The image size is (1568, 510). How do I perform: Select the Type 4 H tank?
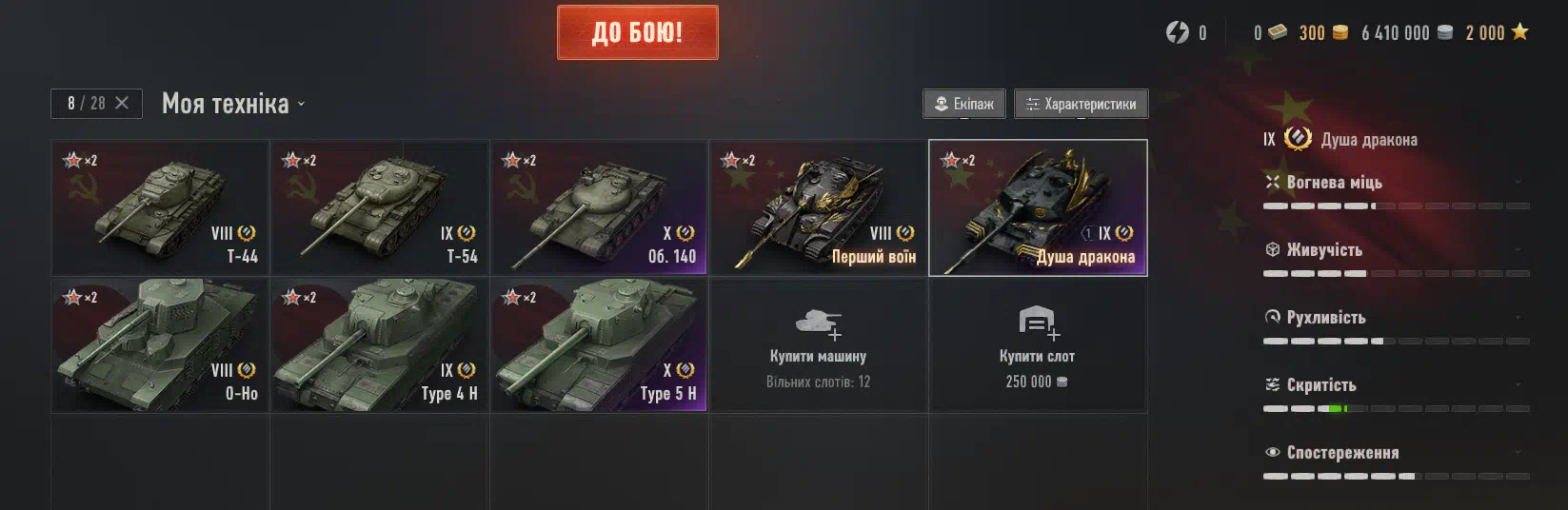pyautogui.click(x=379, y=344)
